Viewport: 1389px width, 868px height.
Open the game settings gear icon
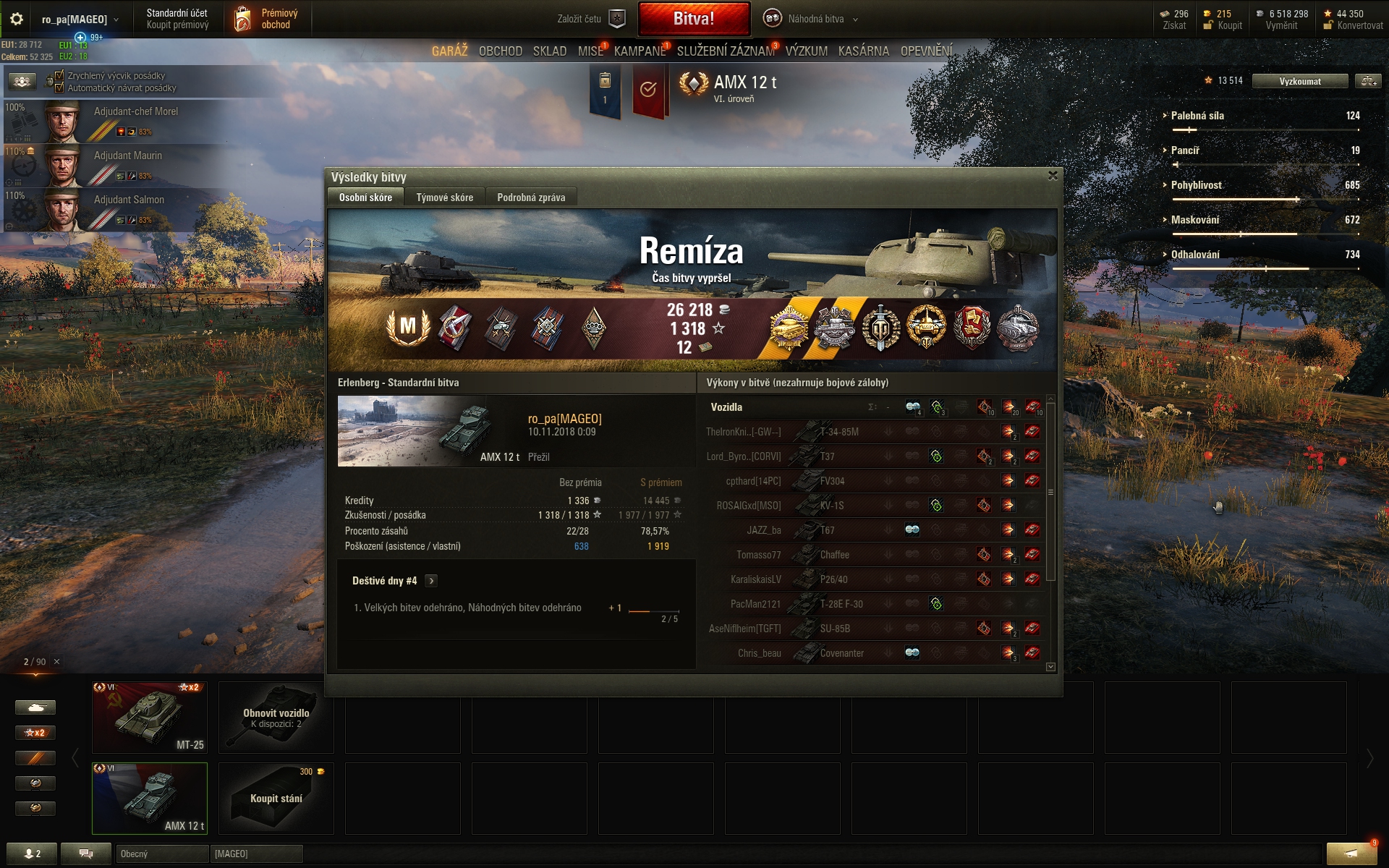coord(17,19)
